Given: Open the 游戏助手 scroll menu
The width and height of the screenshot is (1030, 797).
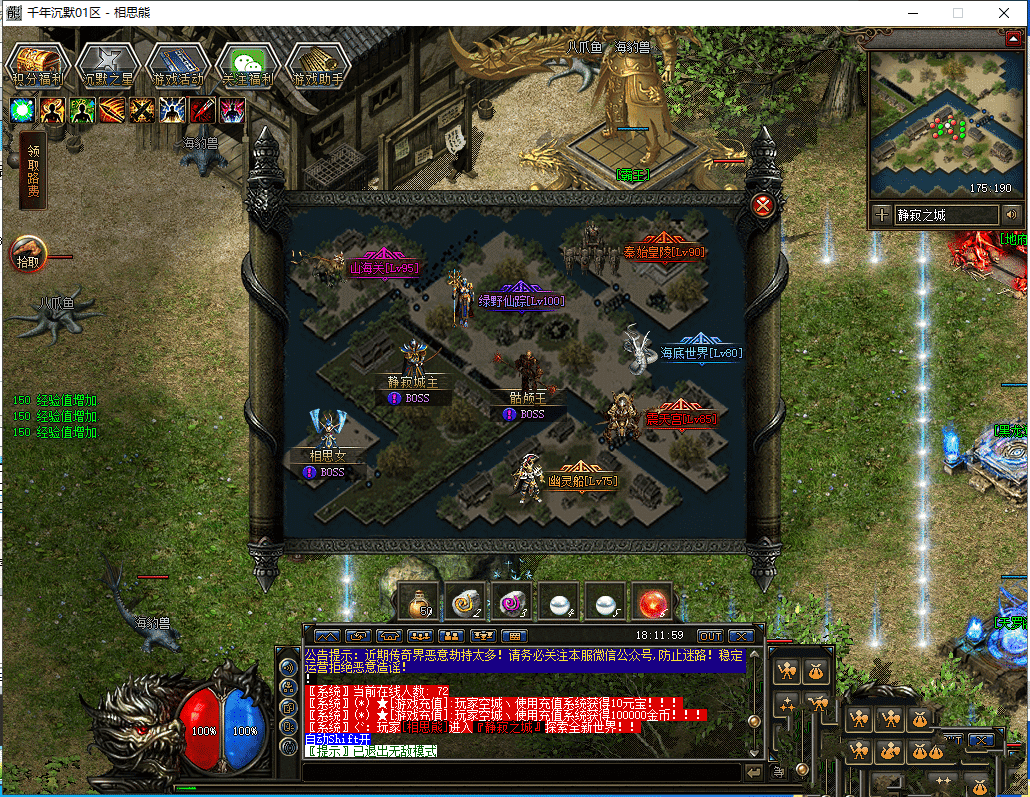Looking at the screenshot, I should point(318,65).
